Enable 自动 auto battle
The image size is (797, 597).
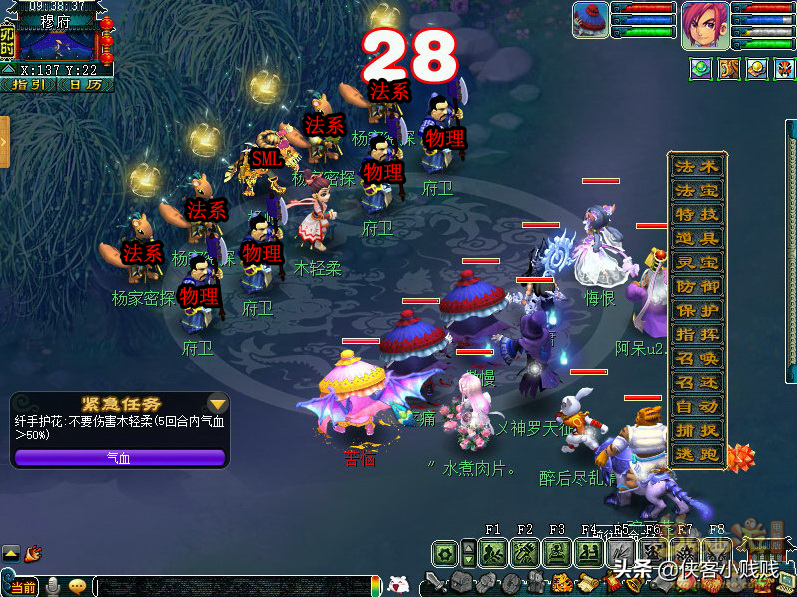pos(696,407)
